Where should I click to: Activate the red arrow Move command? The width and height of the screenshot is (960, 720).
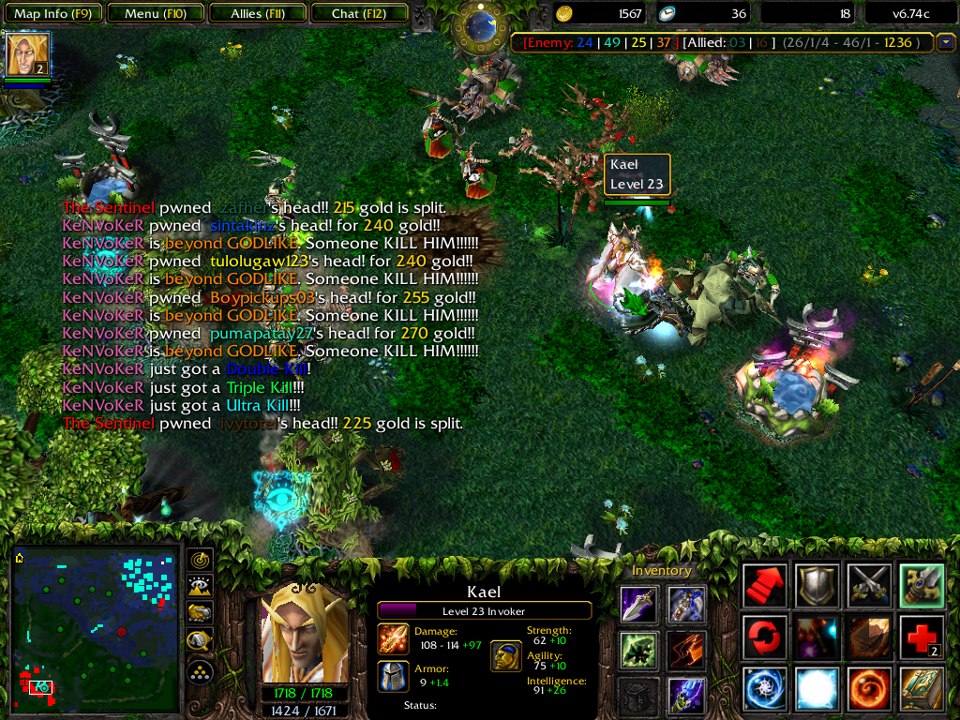pos(765,586)
